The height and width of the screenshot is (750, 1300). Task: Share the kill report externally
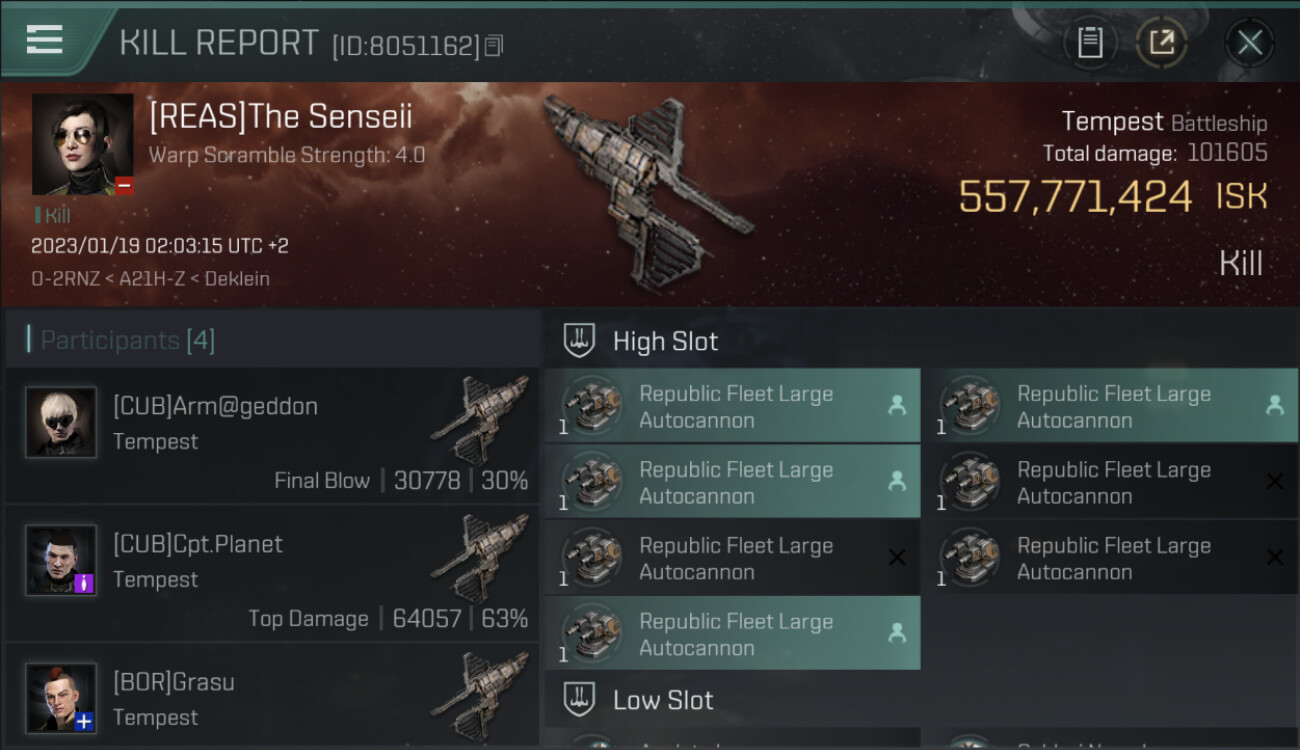[x=1161, y=43]
